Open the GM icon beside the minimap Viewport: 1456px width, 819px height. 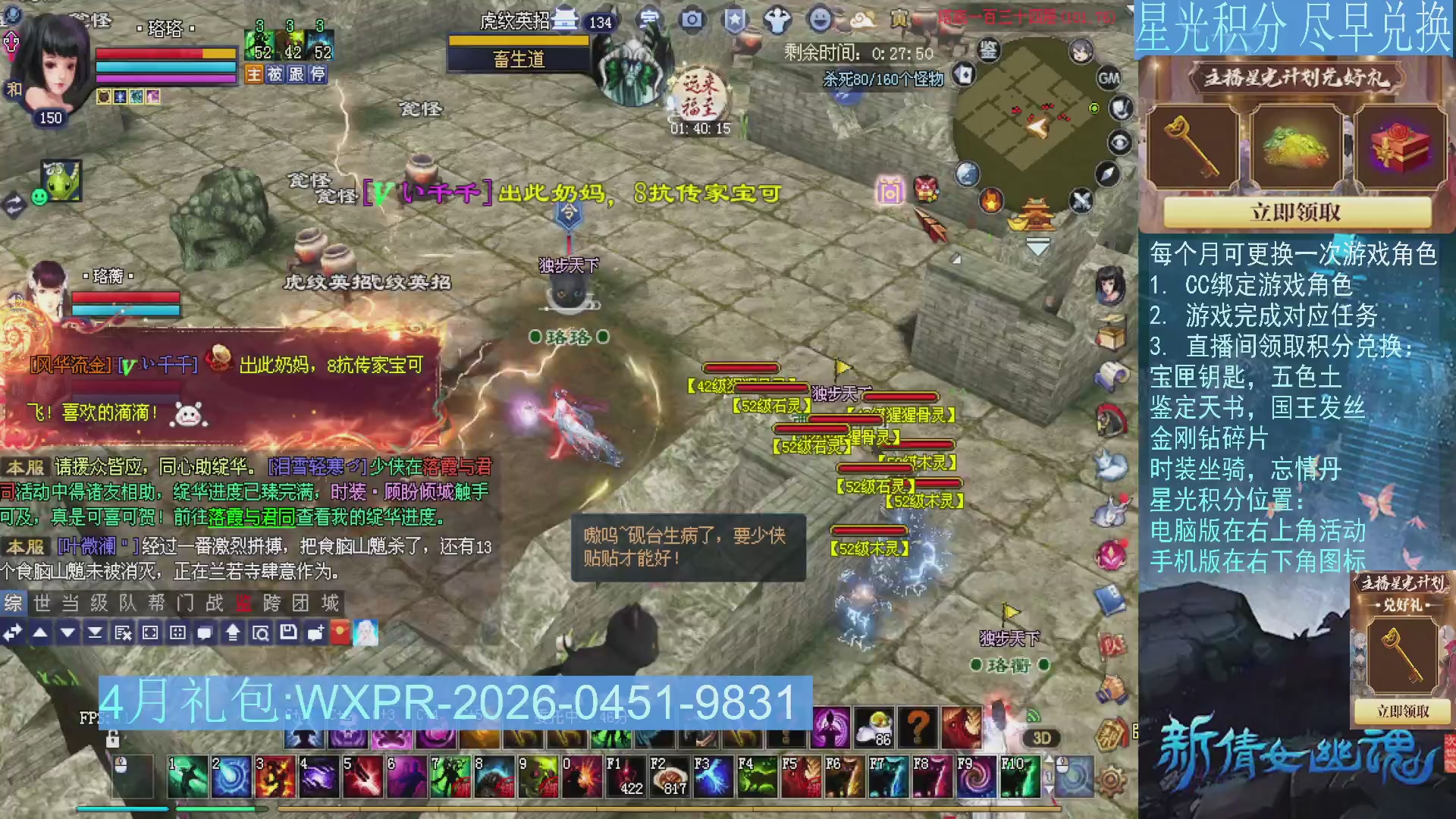pos(1109,77)
